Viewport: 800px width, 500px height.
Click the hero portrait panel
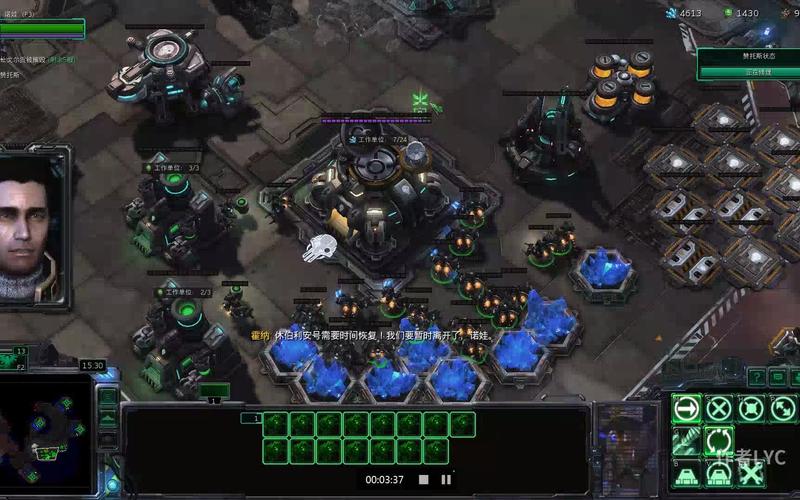click(x=34, y=225)
